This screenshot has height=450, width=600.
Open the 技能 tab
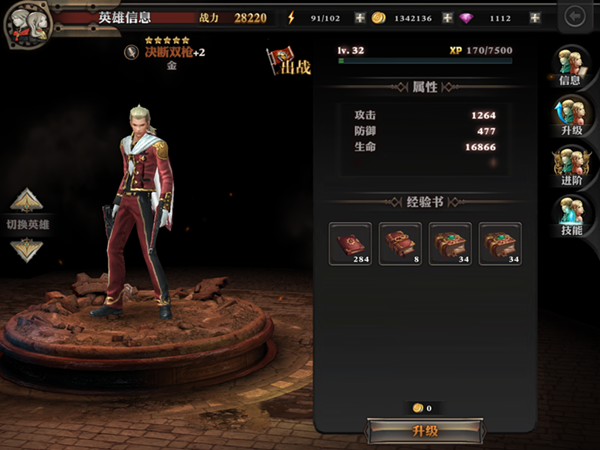[x=571, y=213]
